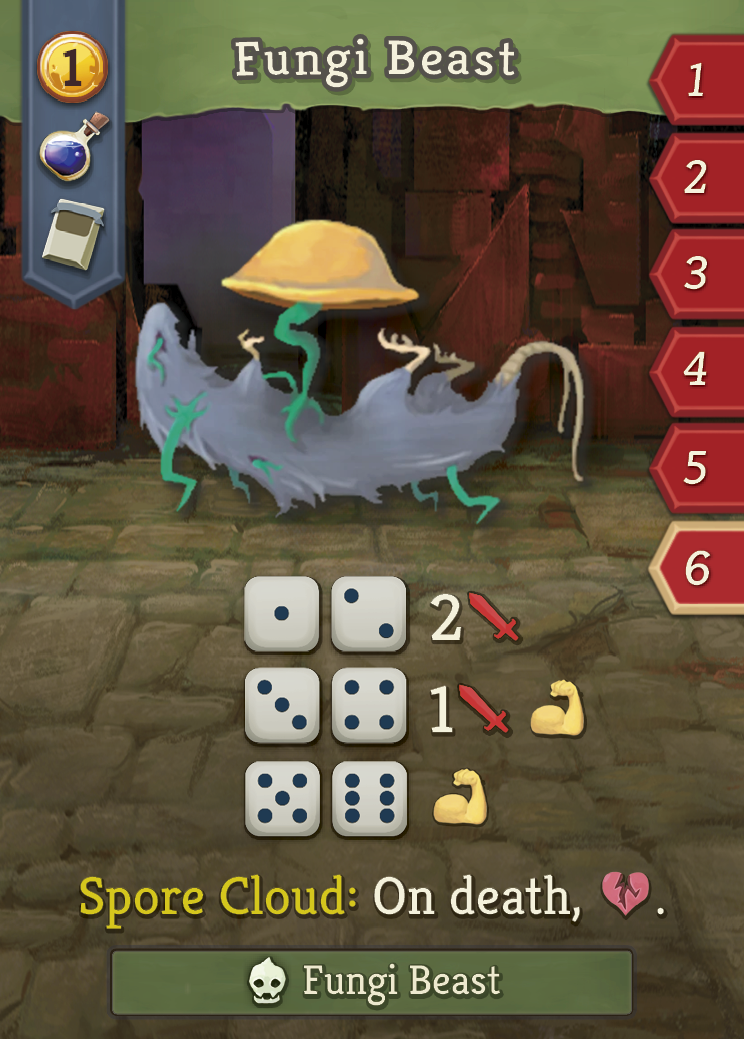Screen dimensions: 744x1039
Task: Select health tab number 1
Action: click(x=698, y=80)
